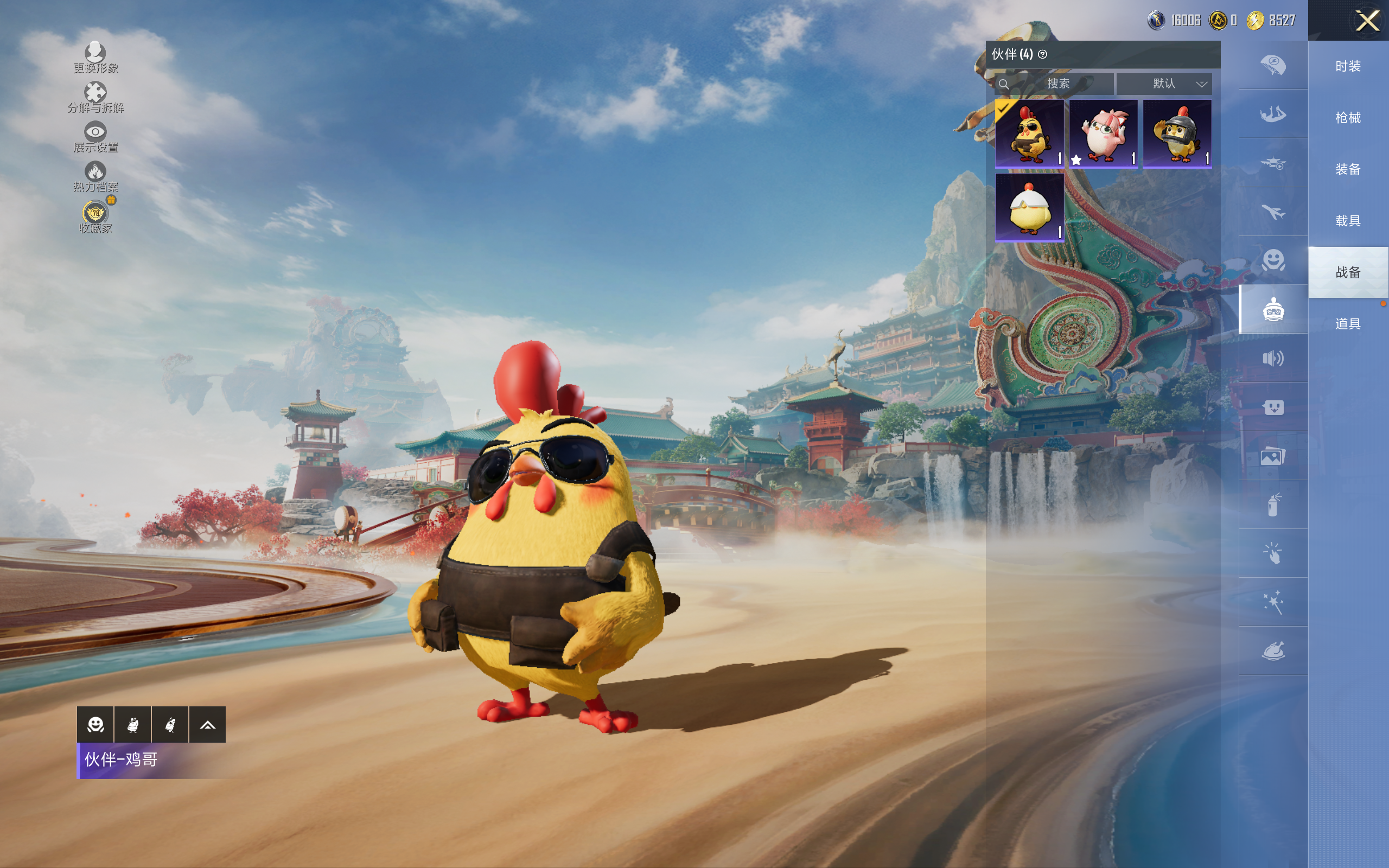
Task: Choose the helmet-wearing chick companion
Action: coord(1177,134)
